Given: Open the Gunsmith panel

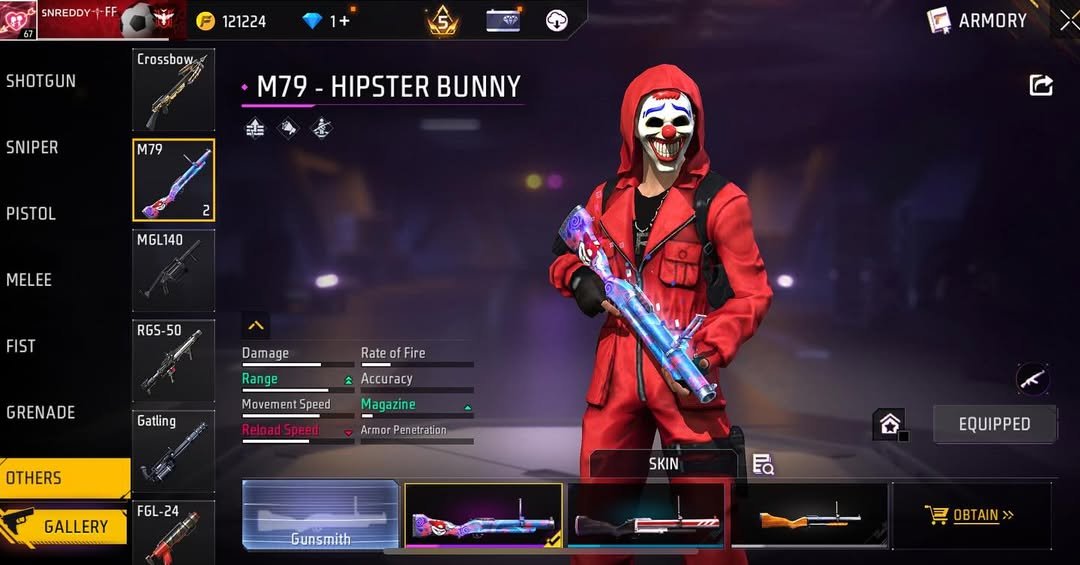Looking at the screenshot, I should coord(320,515).
